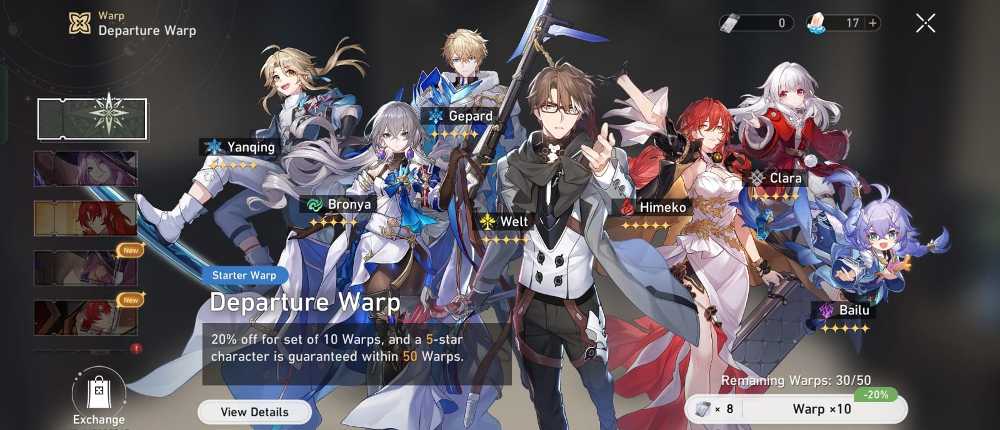Close the Warp screen
Viewport: 1000px width, 430px height.
tap(925, 23)
